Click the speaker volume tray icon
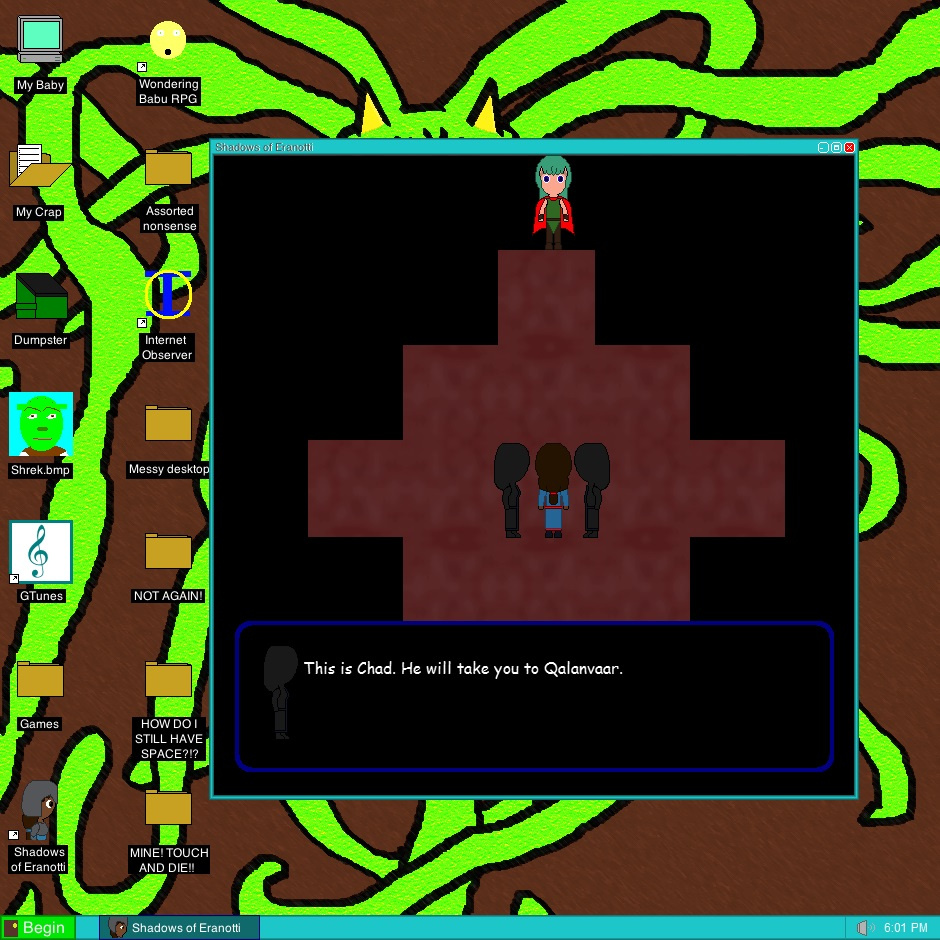 click(866, 928)
